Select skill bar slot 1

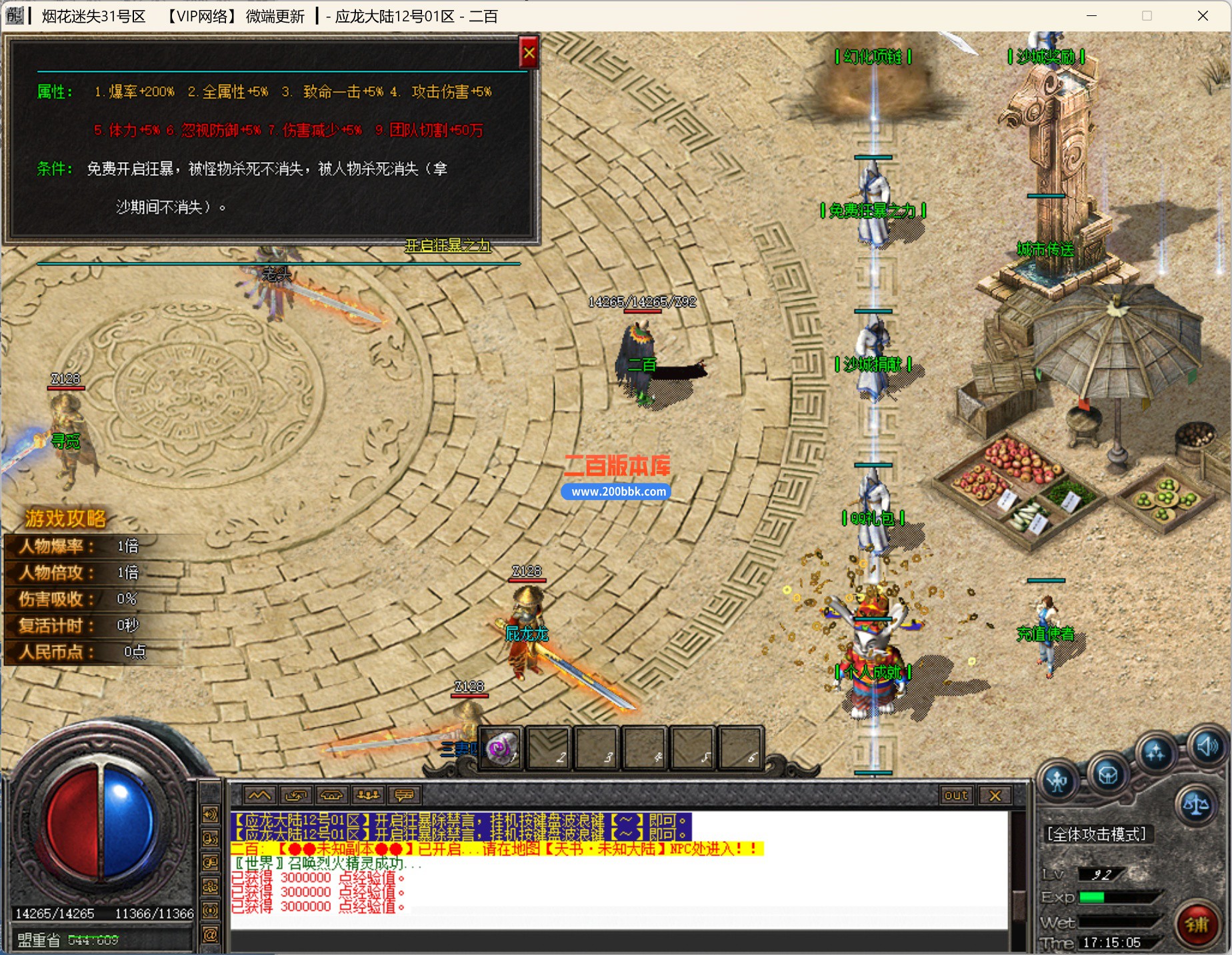pyautogui.click(x=500, y=749)
